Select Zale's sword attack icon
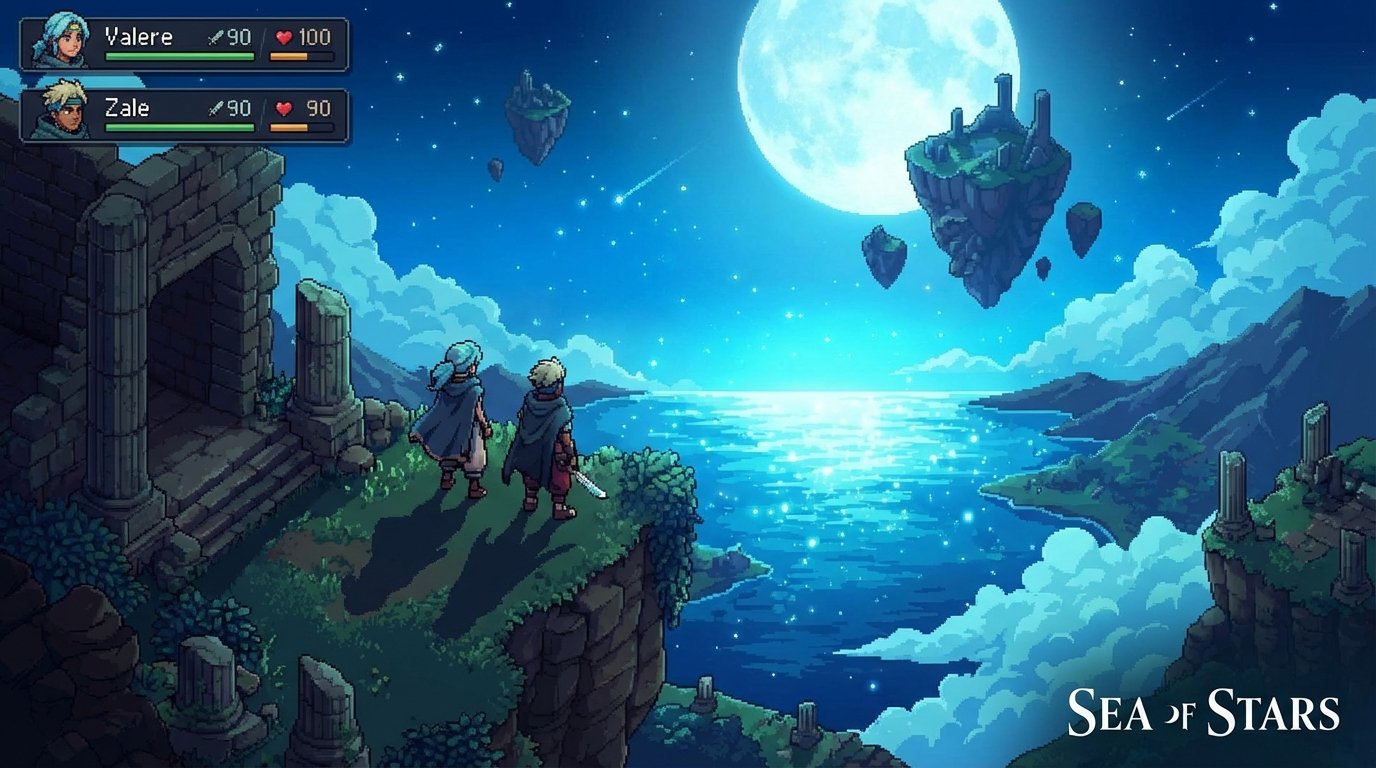The image size is (1376, 768). tap(214, 108)
